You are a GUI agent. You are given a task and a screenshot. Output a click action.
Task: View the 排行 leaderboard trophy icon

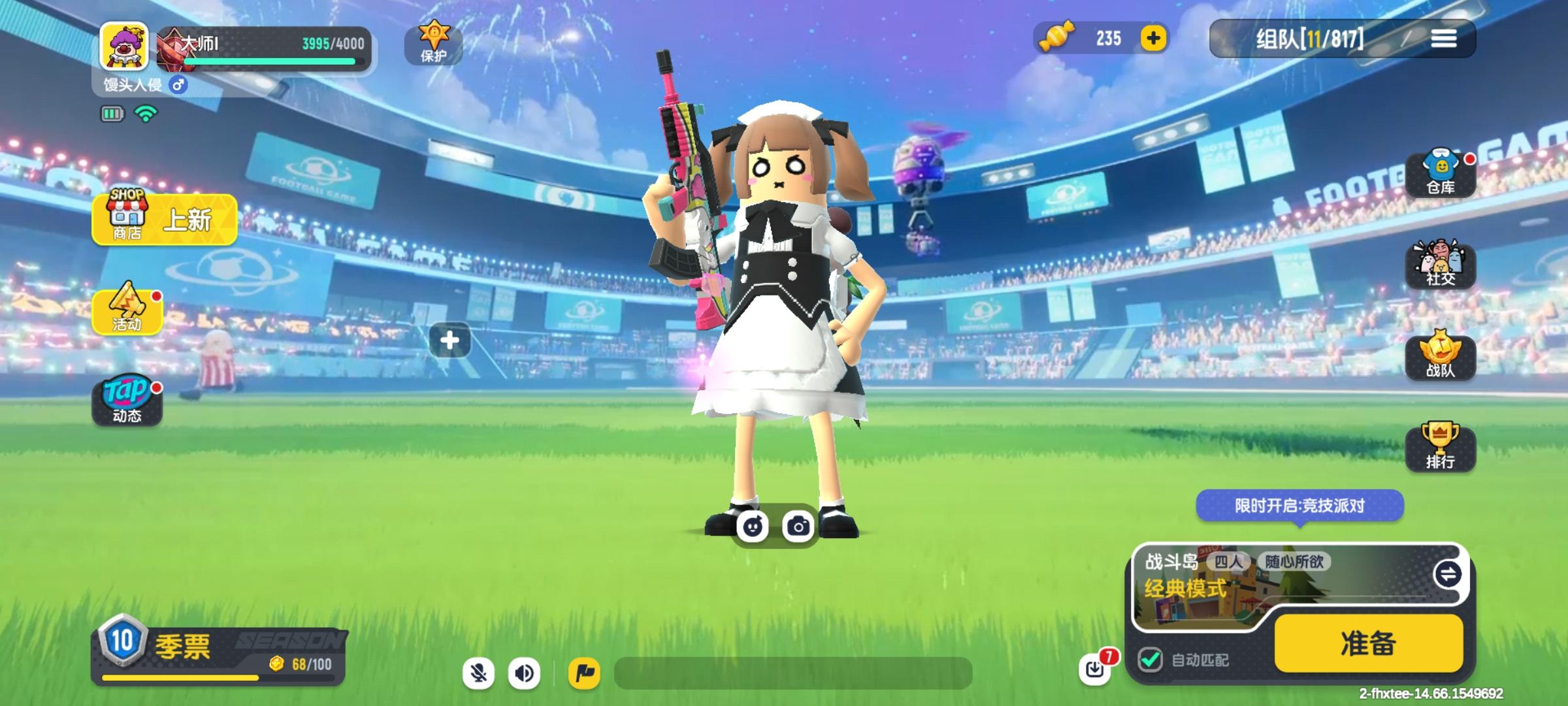[x=1441, y=448]
